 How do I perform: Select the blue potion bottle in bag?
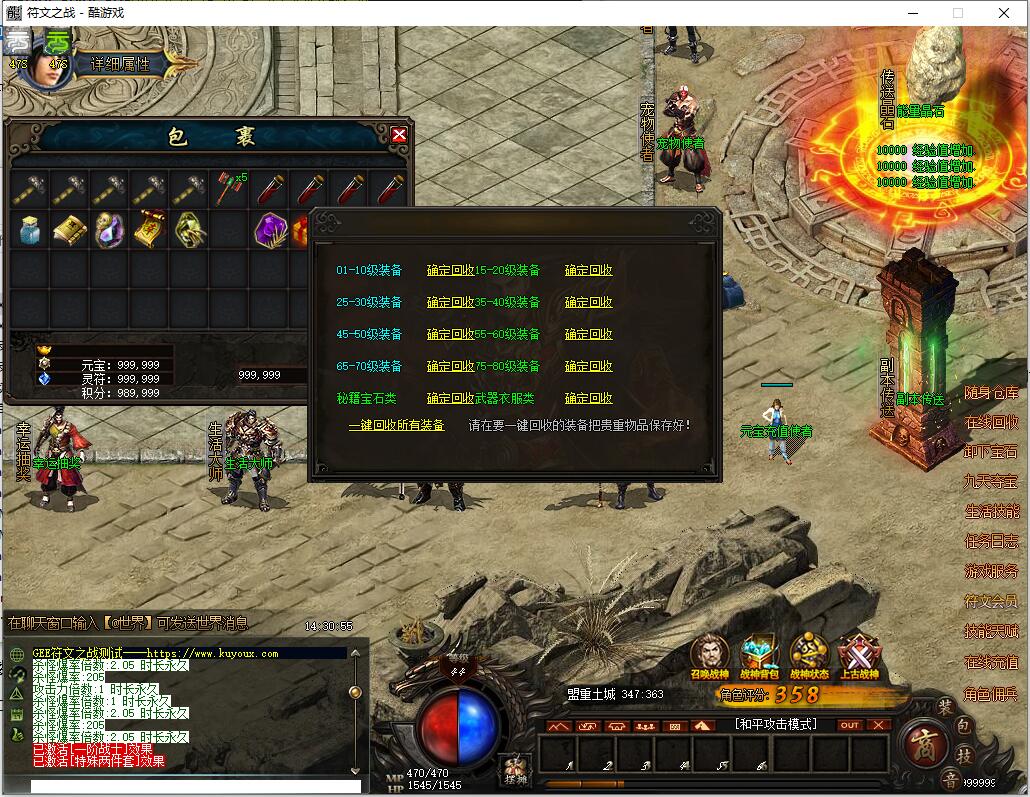pos(30,230)
